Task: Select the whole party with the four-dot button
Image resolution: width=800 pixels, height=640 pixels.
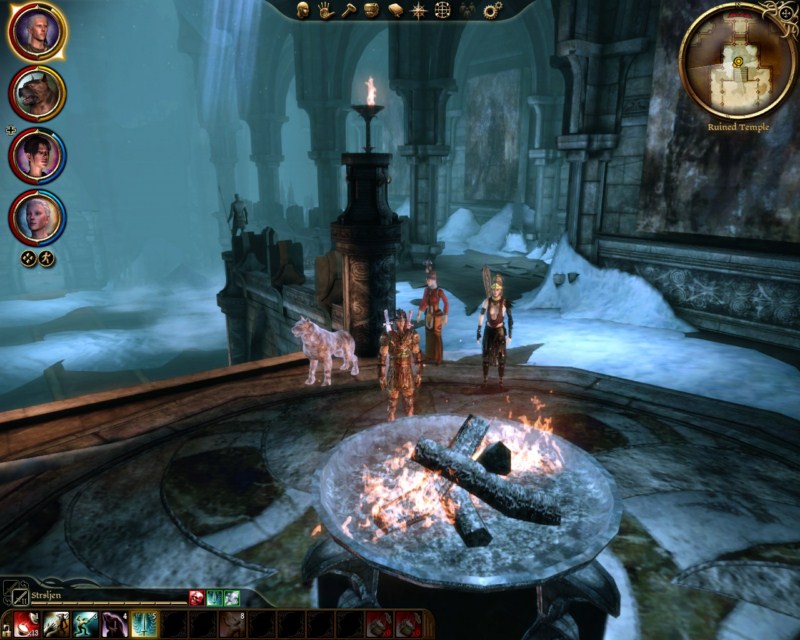Action: [x=29, y=259]
